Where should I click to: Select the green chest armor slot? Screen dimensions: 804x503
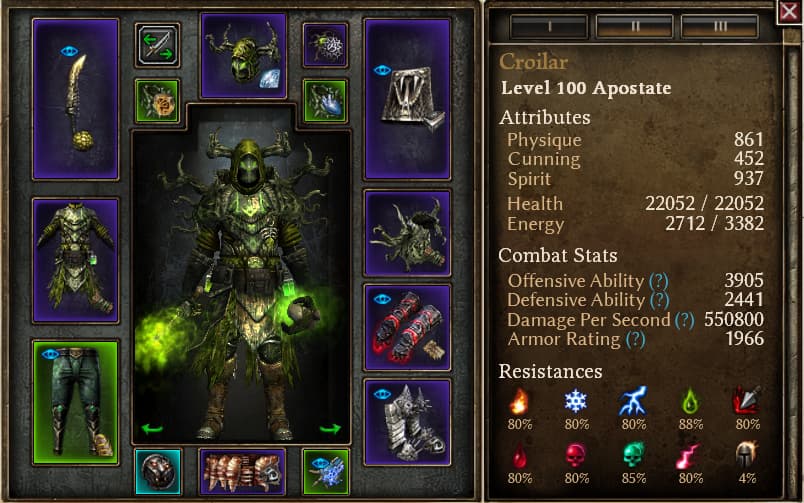(75, 260)
